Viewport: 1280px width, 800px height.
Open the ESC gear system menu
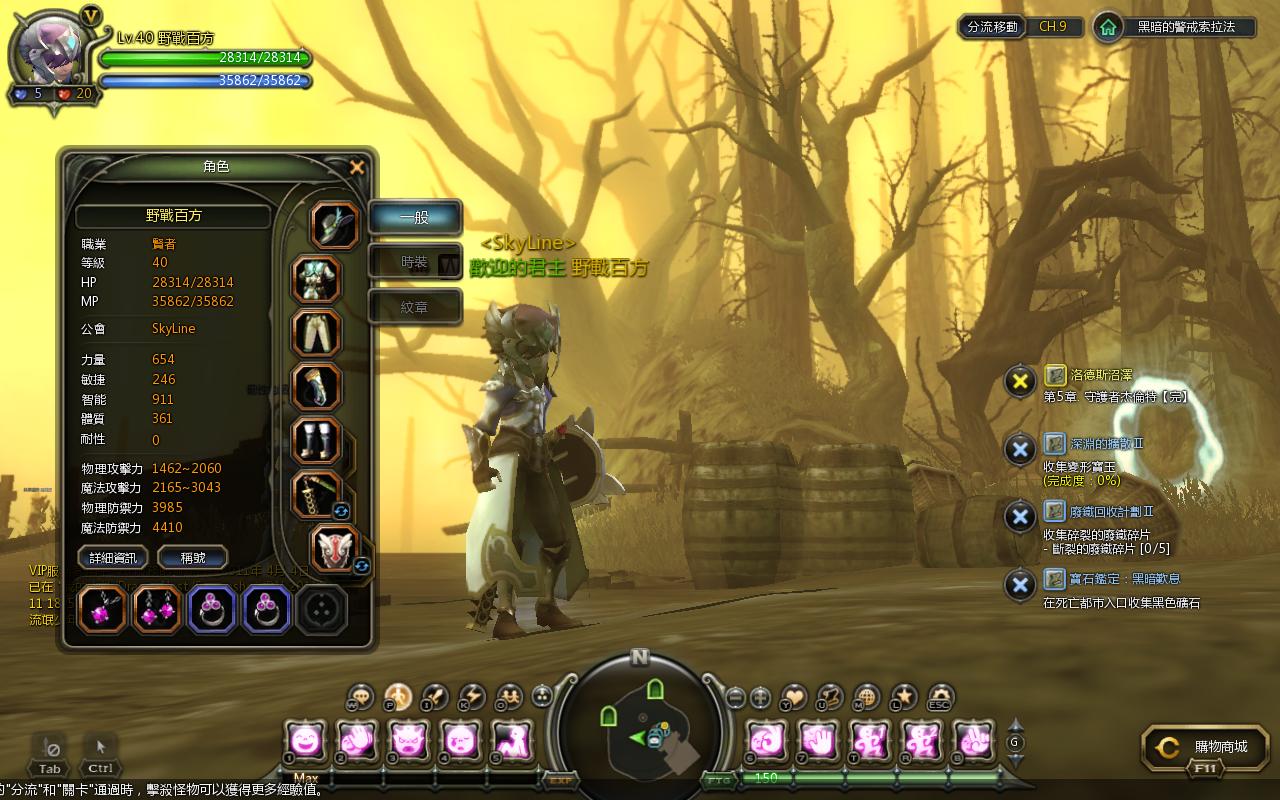tap(940, 696)
